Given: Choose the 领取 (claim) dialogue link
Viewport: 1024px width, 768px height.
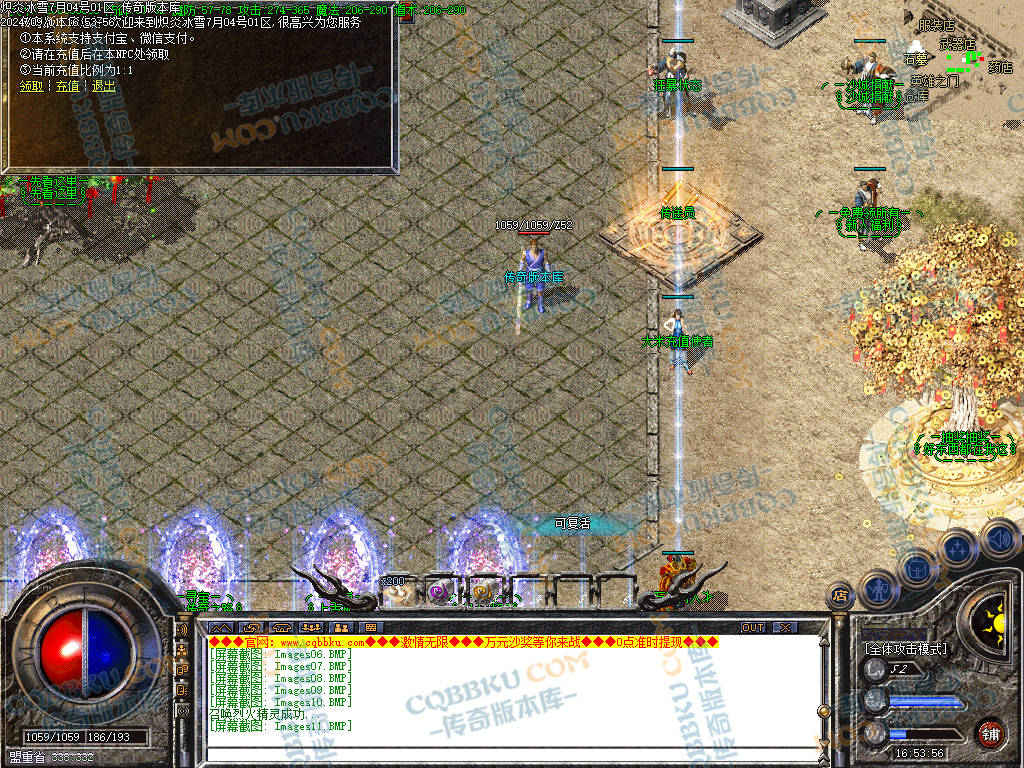Looking at the screenshot, I should 31,86.
